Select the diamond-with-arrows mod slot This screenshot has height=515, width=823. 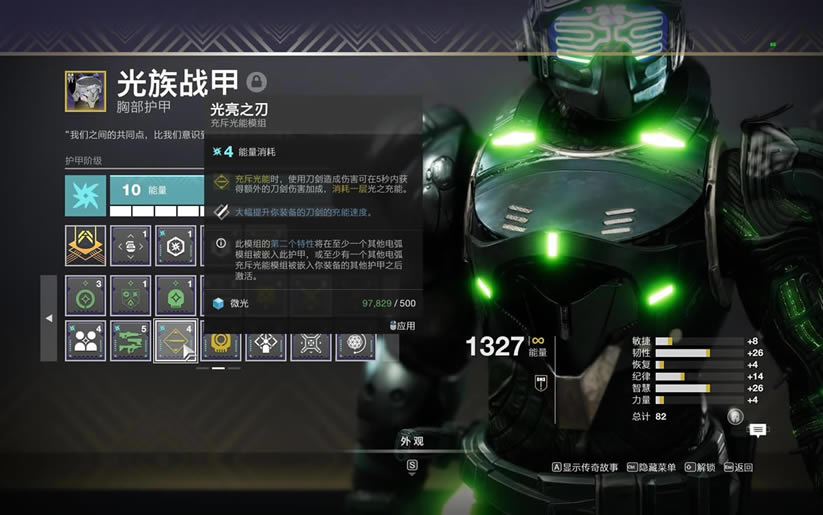tap(265, 345)
